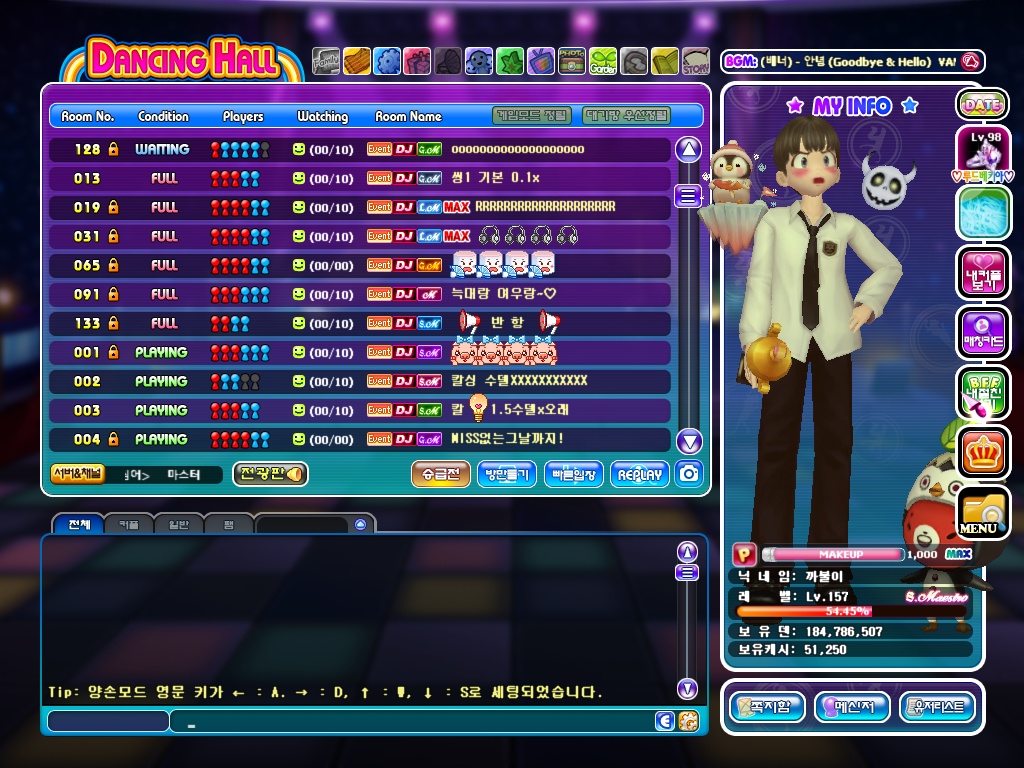Image resolution: width=1024 pixels, height=768 pixels.
Task: Open the folder MENU button
Action: pyautogui.click(x=981, y=512)
